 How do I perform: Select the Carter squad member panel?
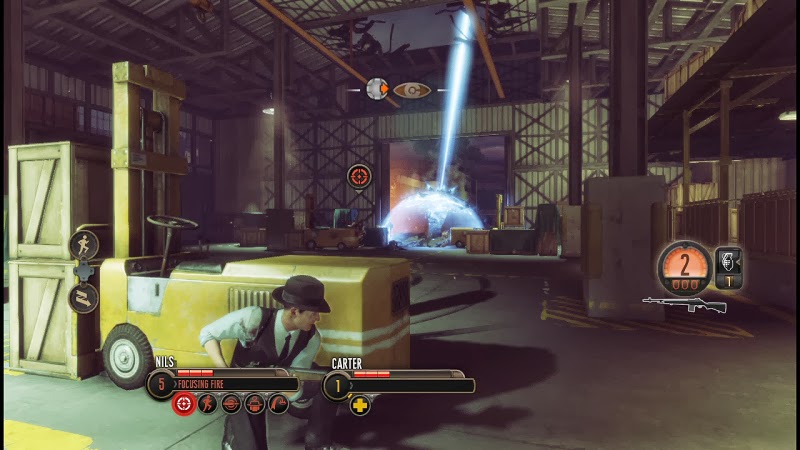(x=398, y=383)
